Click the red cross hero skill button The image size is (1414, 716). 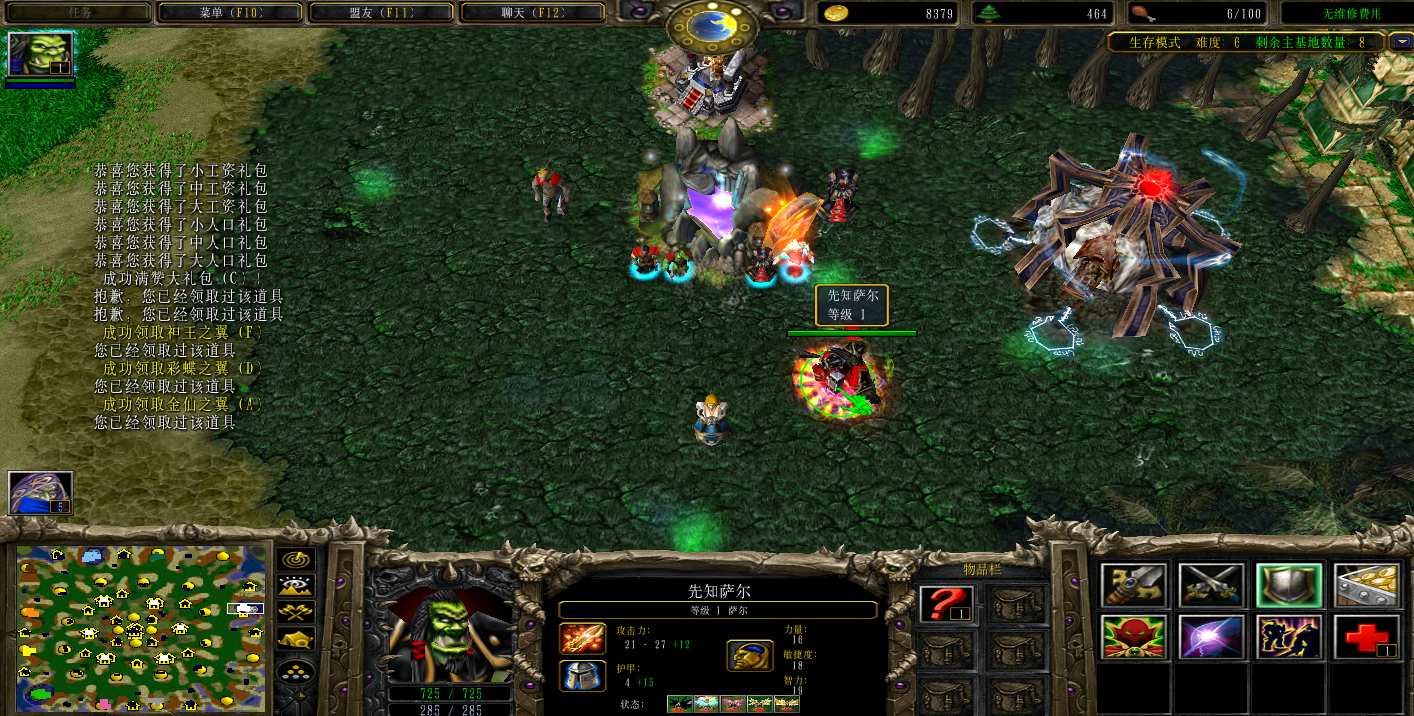(x=1366, y=638)
